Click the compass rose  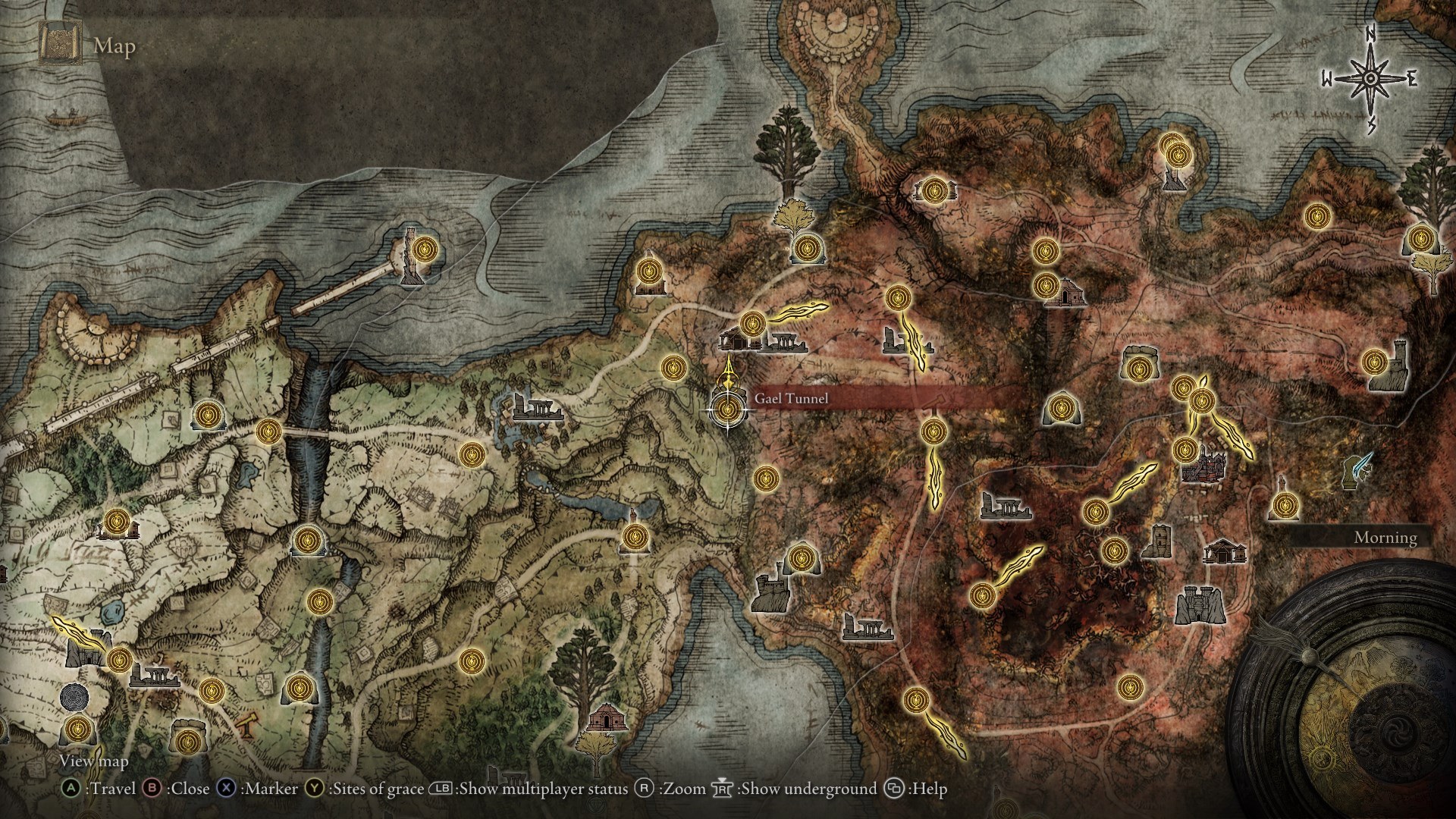coord(1370,78)
